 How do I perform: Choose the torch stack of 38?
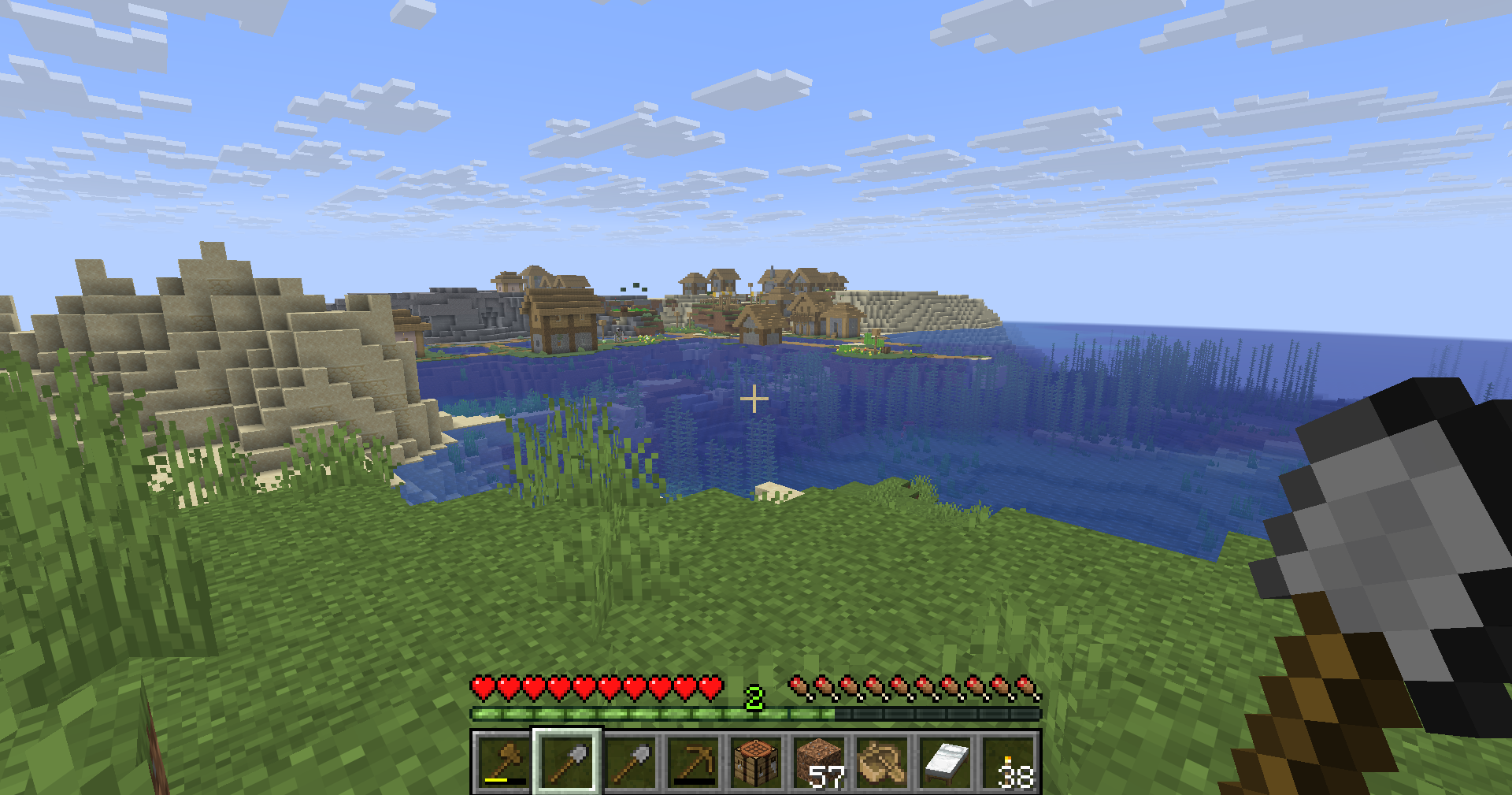coord(1008,762)
